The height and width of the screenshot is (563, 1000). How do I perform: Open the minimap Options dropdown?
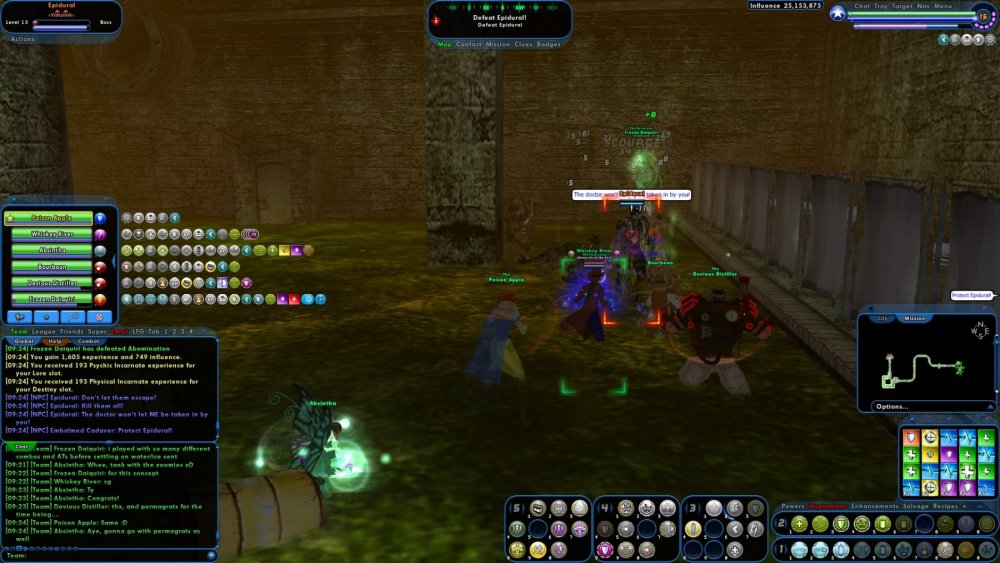(x=891, y=406)
